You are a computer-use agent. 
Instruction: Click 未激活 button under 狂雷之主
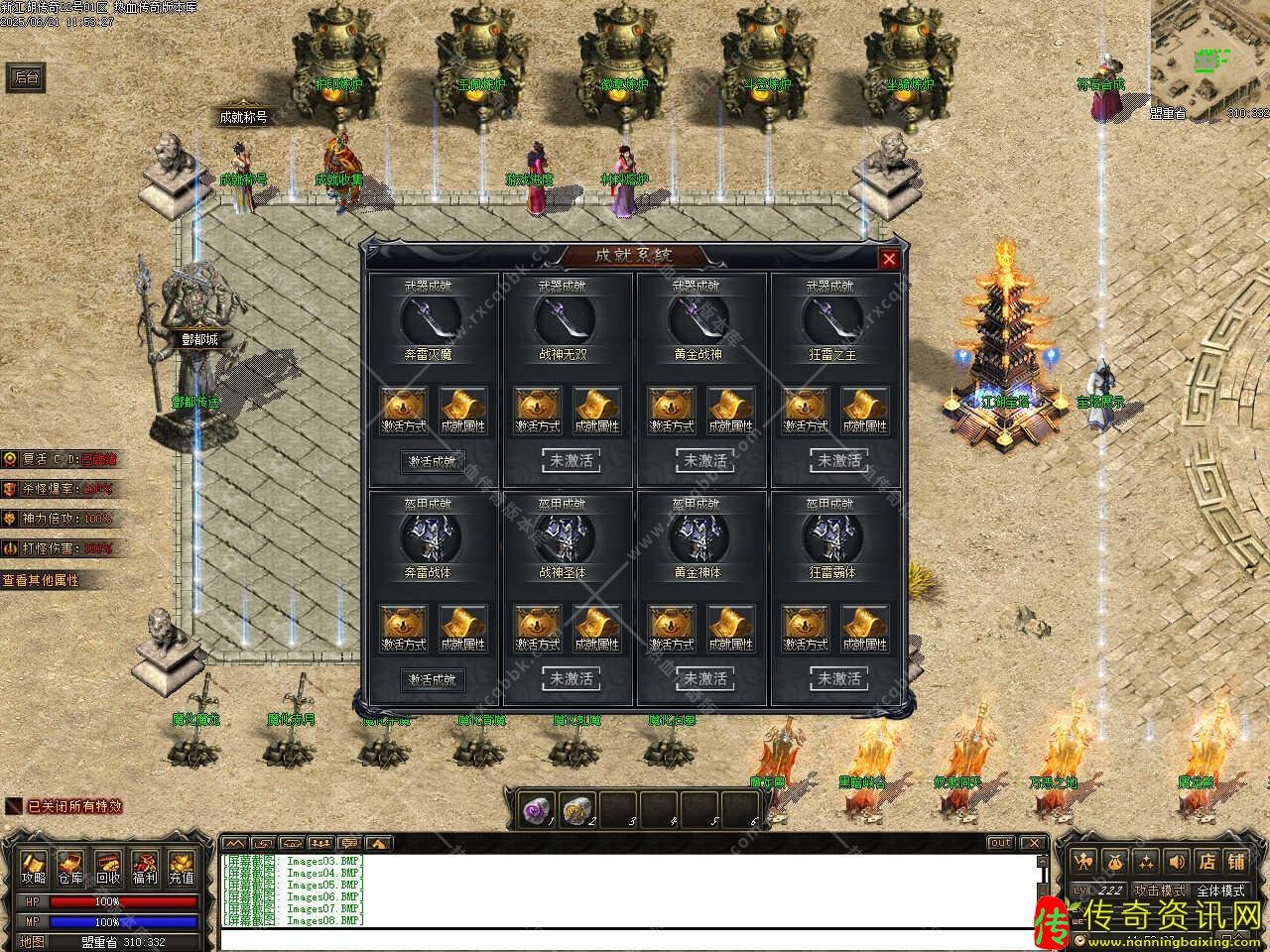point(838,460)
